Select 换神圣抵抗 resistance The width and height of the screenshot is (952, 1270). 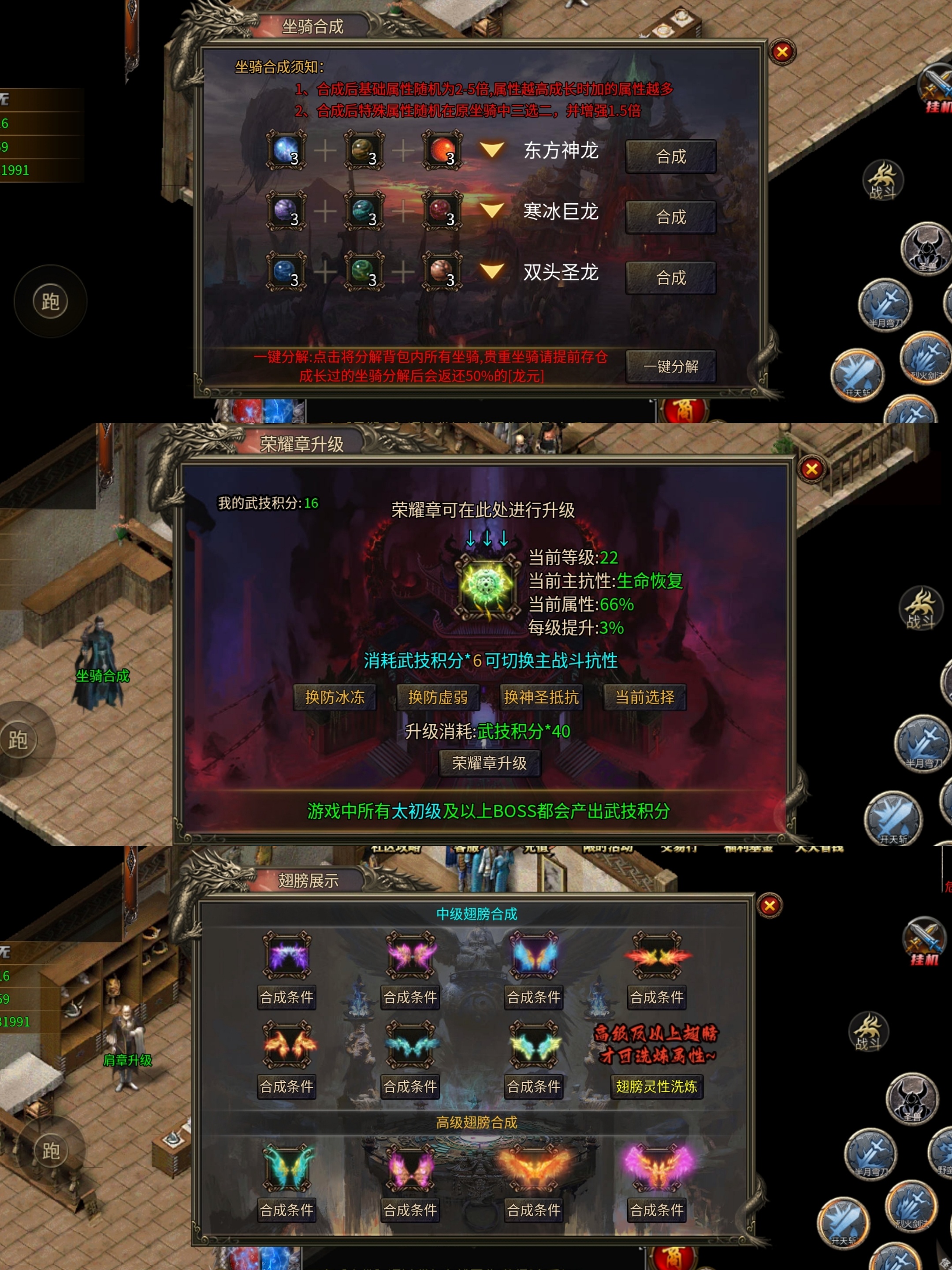(x=541, y=697)
